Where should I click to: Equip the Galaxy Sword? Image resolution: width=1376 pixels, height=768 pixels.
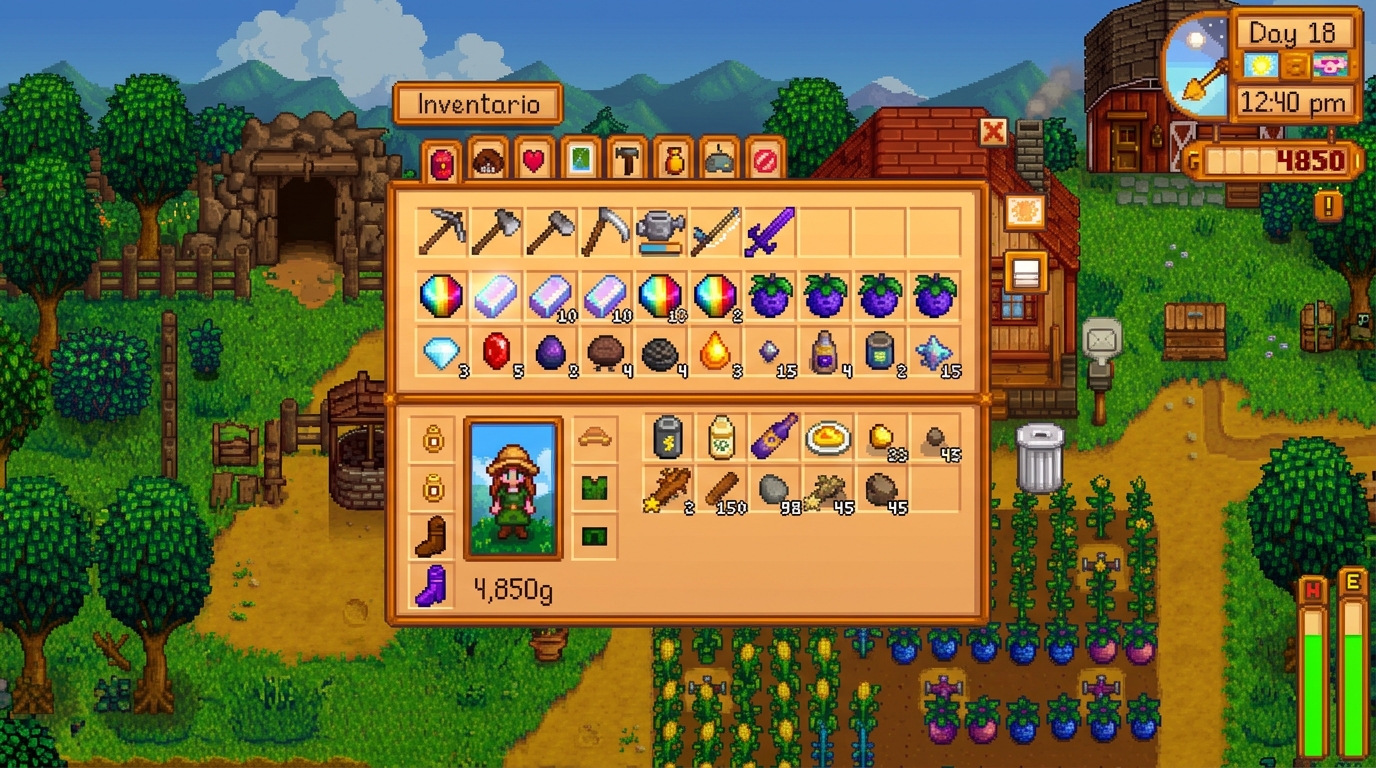pos(770,228)
